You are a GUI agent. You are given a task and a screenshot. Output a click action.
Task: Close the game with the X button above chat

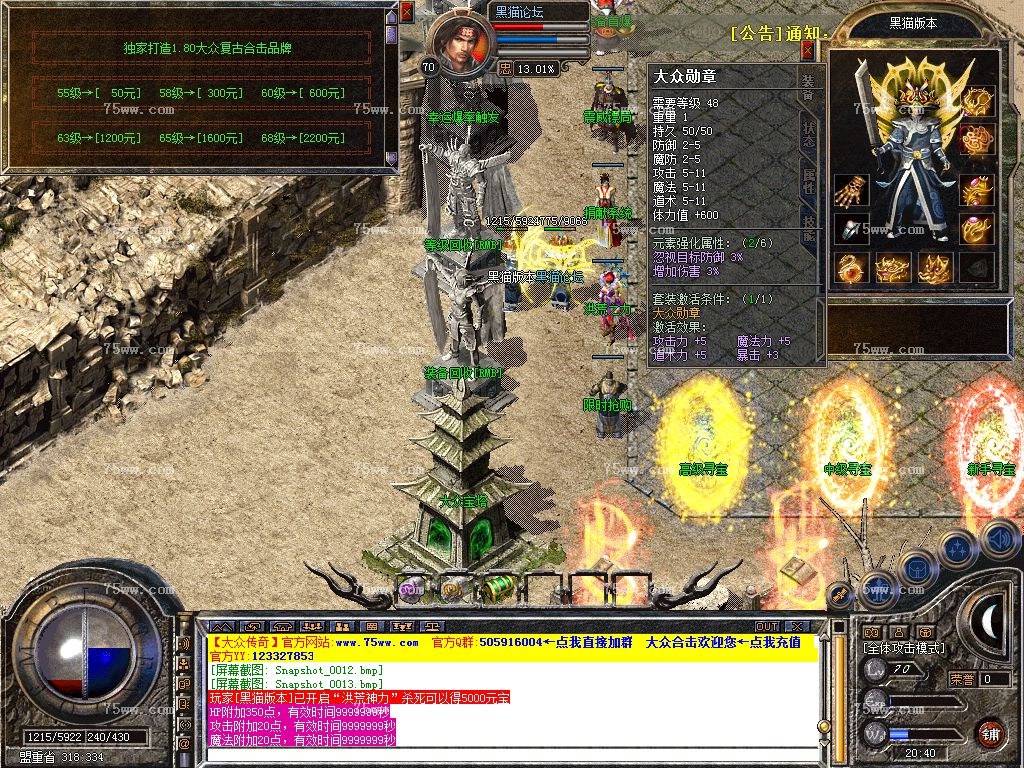pos(796,627)
